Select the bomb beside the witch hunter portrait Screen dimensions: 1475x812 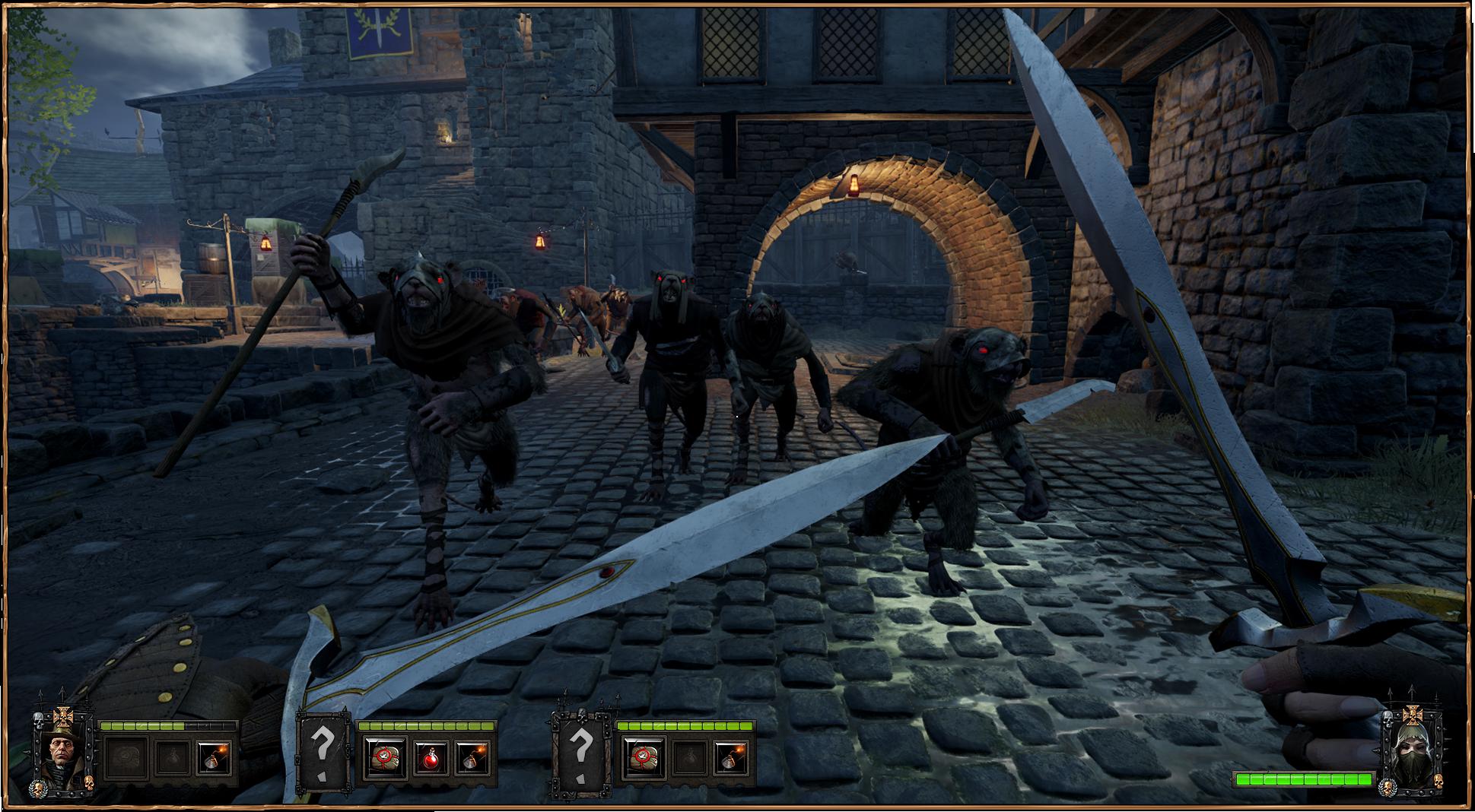pos(214,758)
